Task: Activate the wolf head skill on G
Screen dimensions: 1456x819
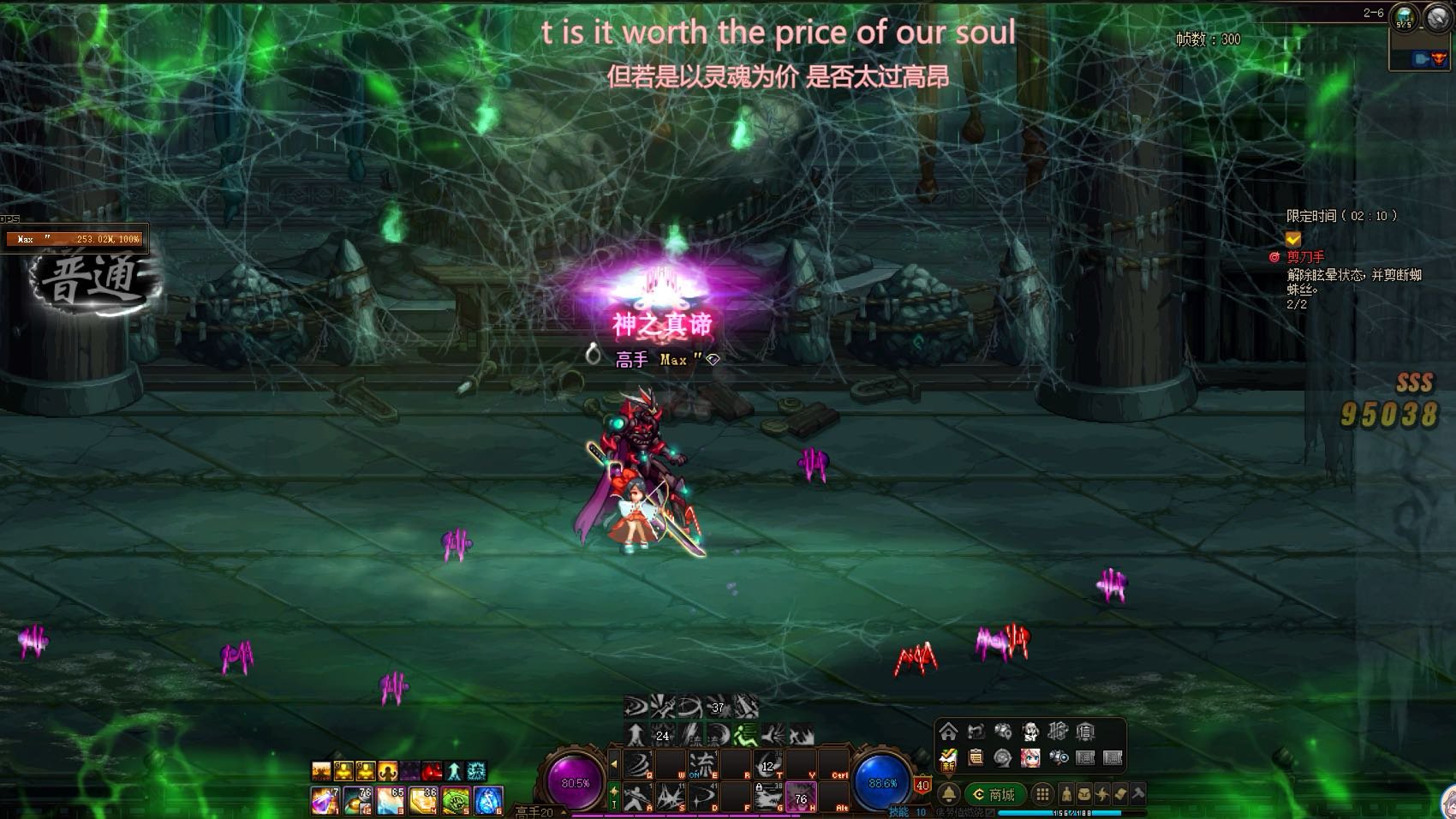Action: tap(767, 798)
